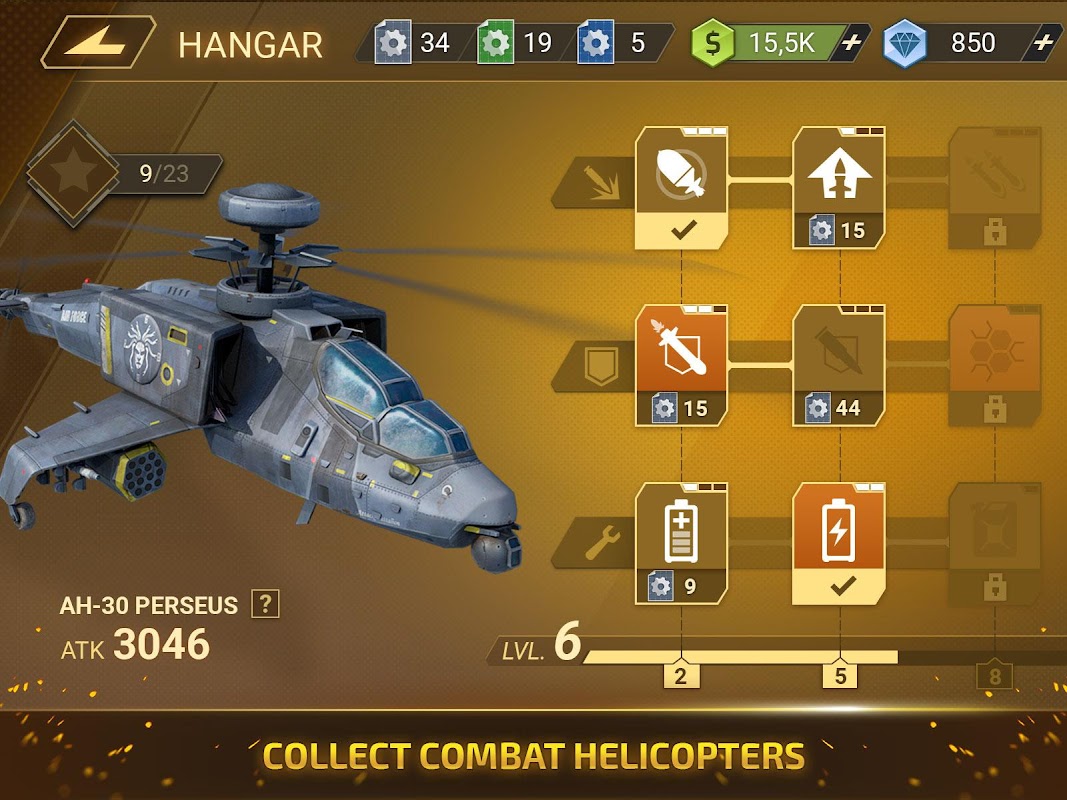Pick the battery plus upgrade costing 9

click(682, 543)
